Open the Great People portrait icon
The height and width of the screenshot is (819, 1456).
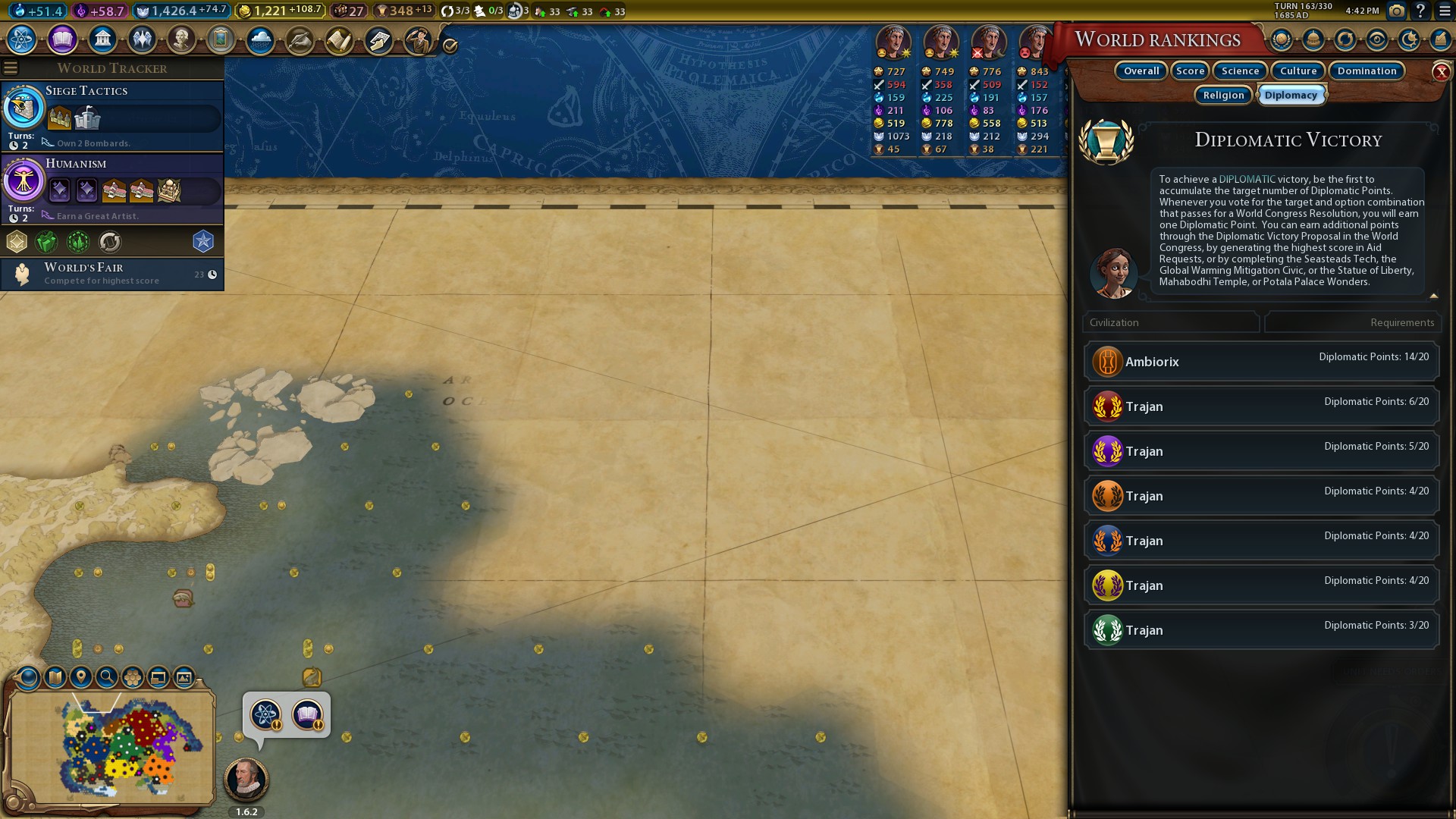pos(181,39)
